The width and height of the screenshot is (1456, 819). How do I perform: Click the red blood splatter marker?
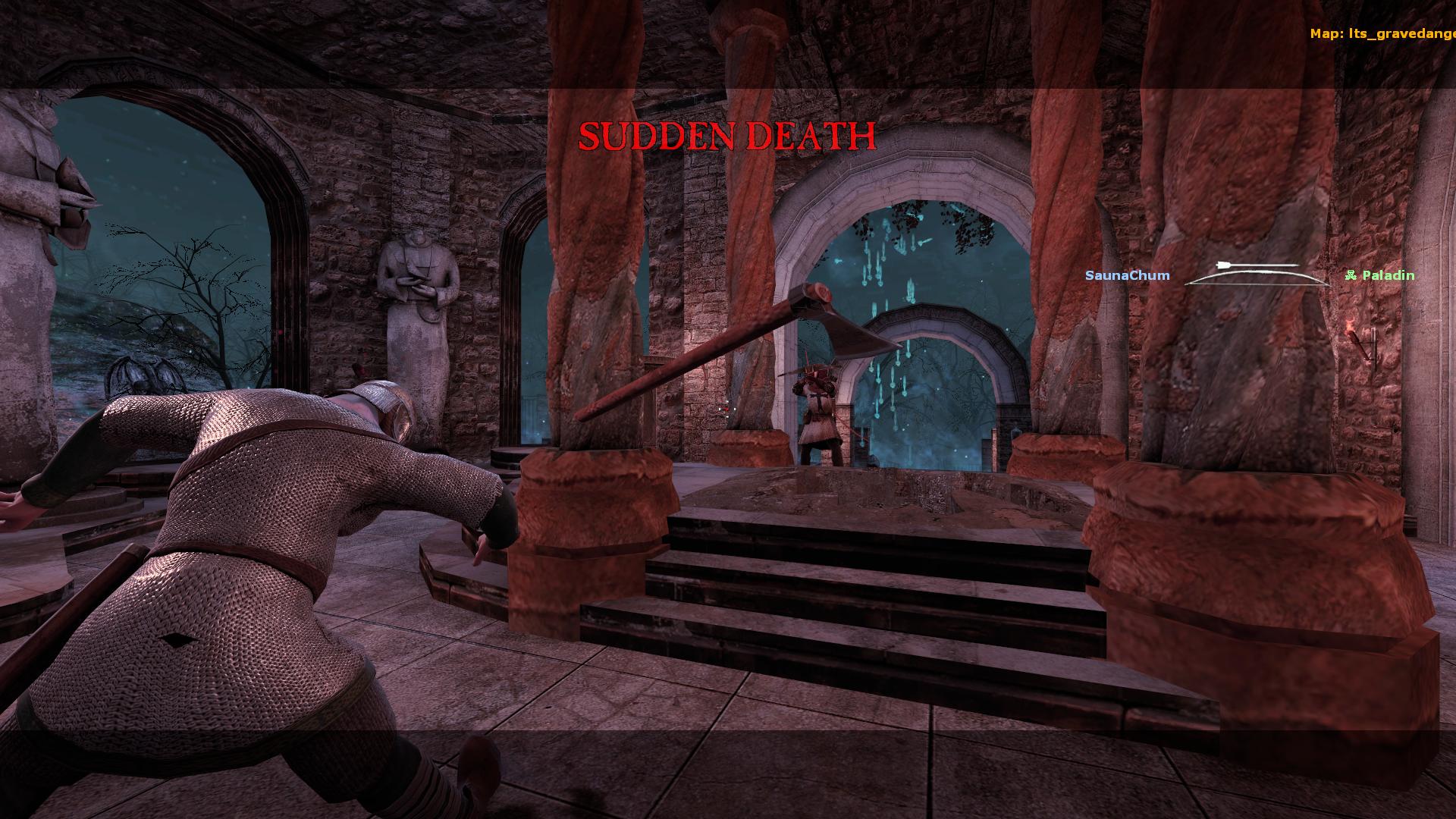click(x=724, y=407)
